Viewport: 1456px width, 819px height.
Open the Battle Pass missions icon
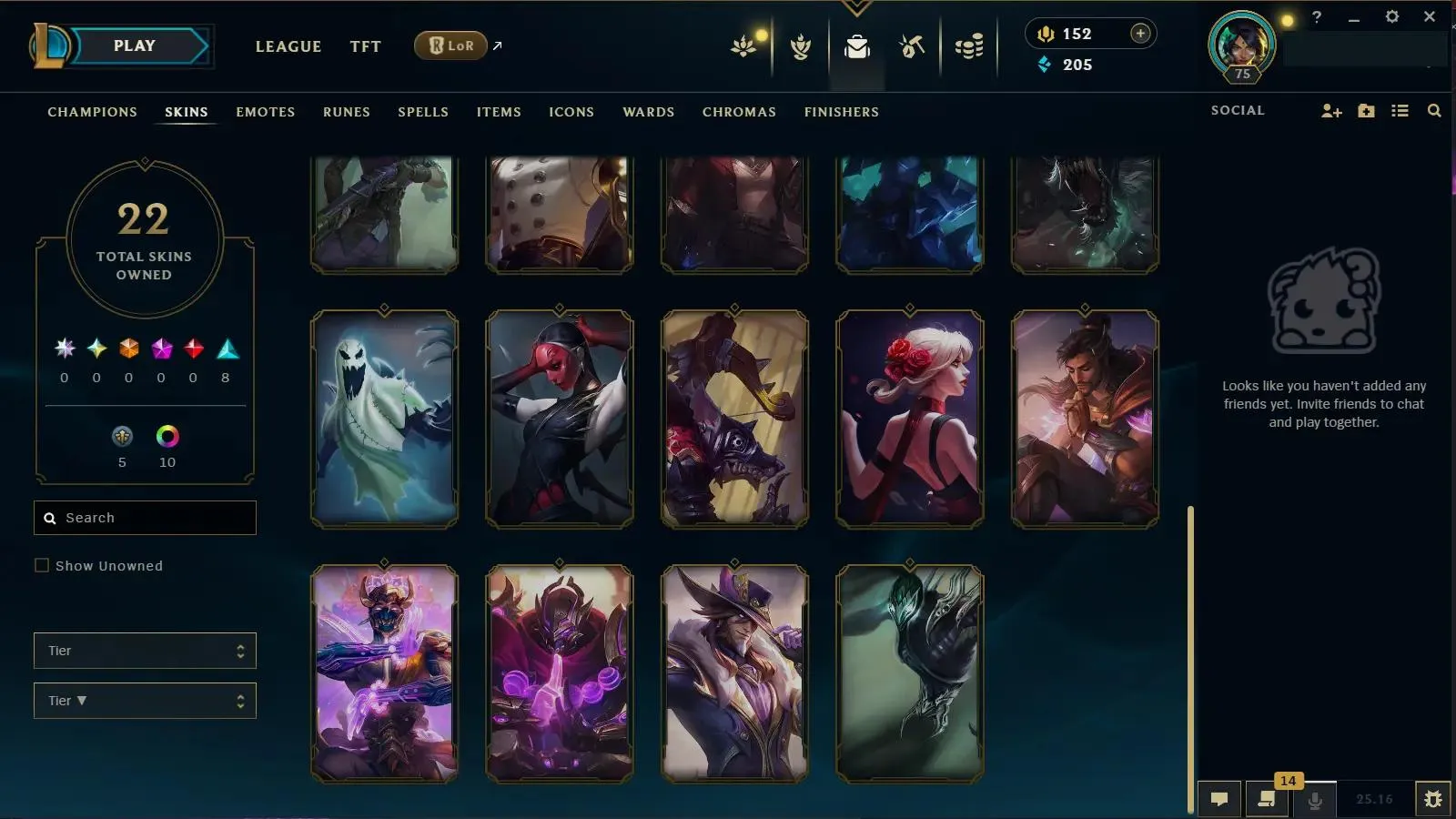click(800, 47)
